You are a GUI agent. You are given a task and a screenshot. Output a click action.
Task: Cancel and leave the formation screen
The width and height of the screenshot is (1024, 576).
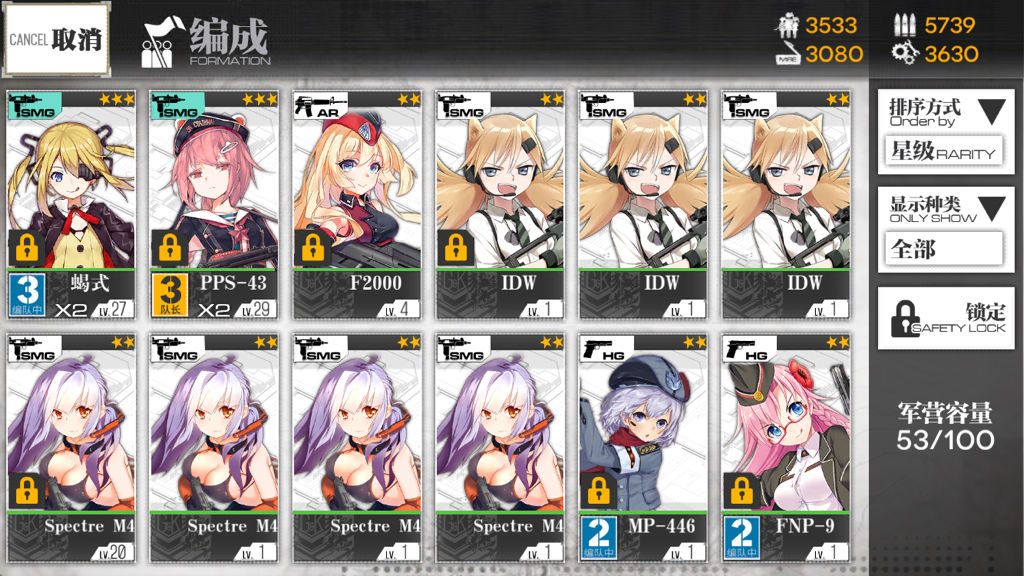coord(56,40)
